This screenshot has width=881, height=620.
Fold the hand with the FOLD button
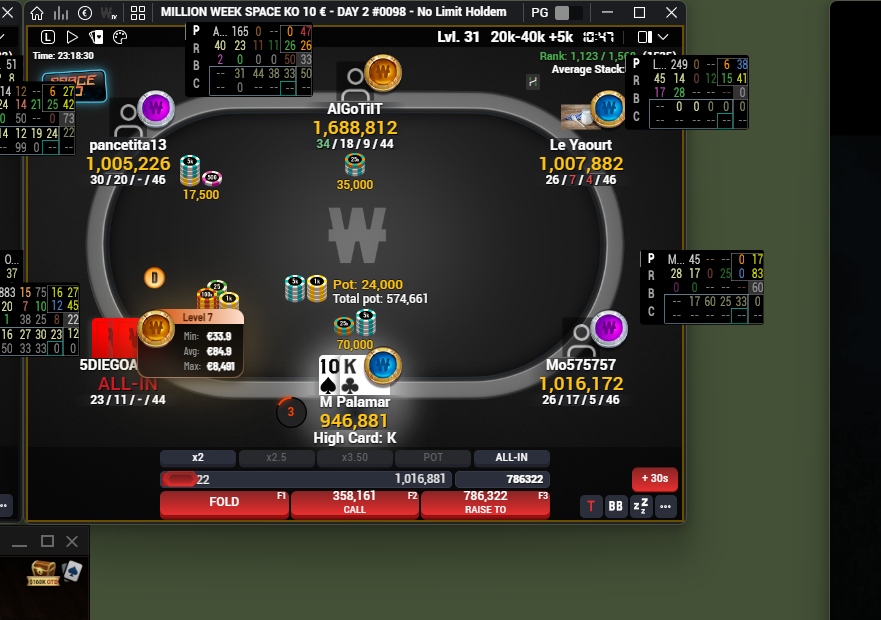pyautogui.click(x=224, y=503)
